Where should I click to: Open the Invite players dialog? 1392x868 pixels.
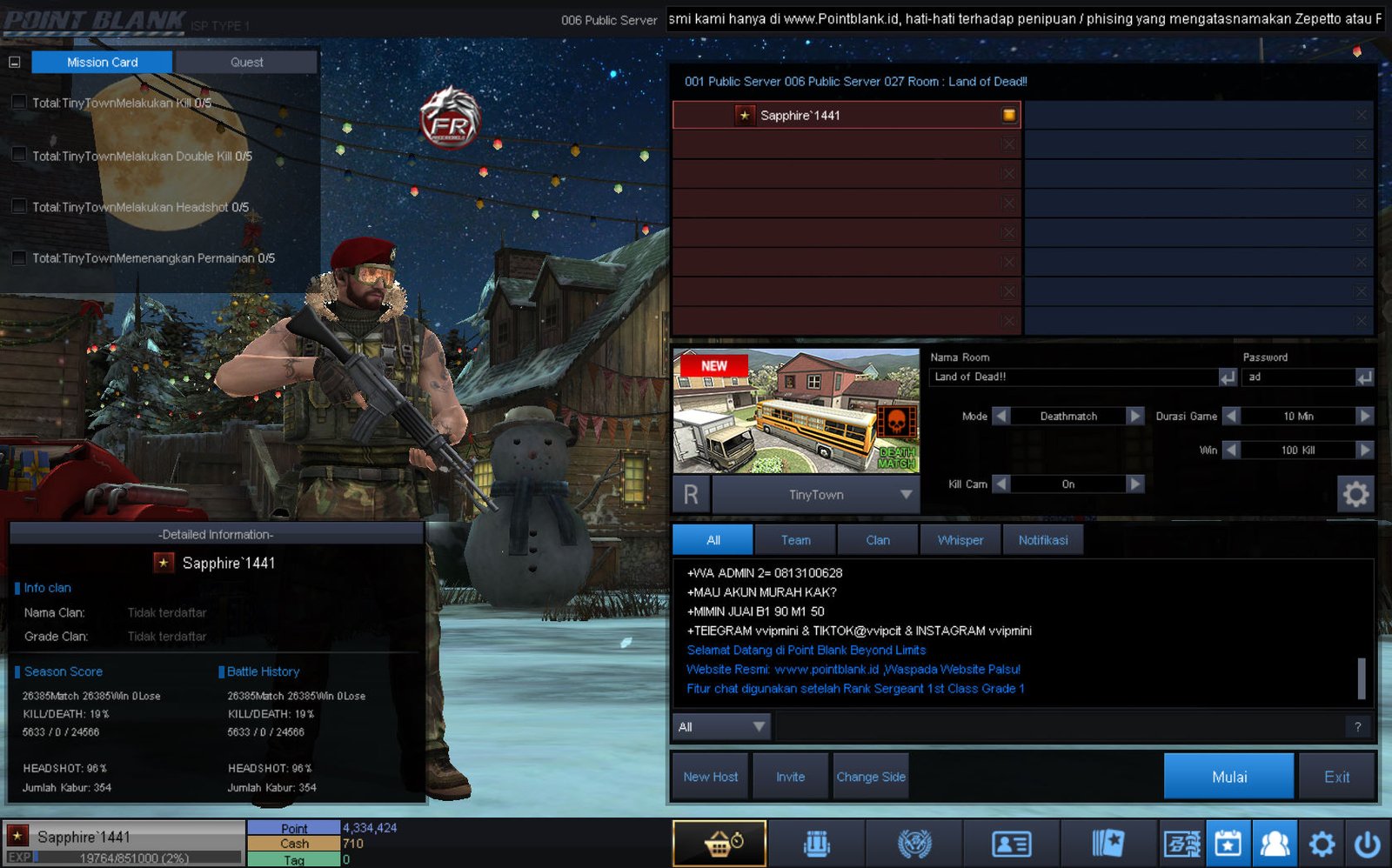(790, 776)
